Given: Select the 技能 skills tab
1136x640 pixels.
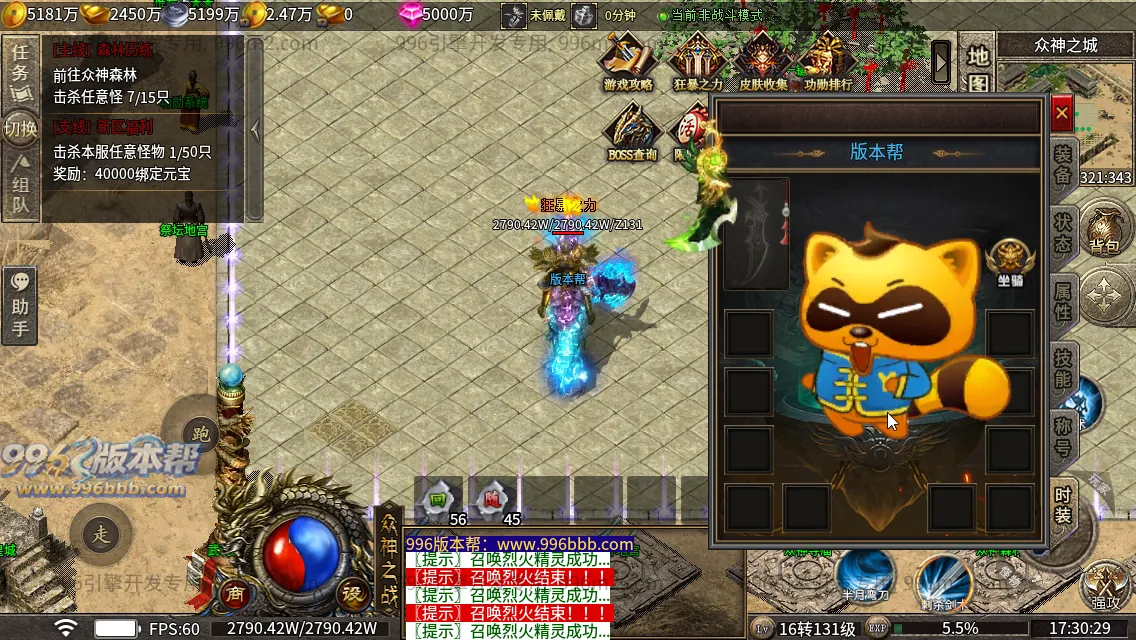Looking at the screenshot, I should [1063, 368].
